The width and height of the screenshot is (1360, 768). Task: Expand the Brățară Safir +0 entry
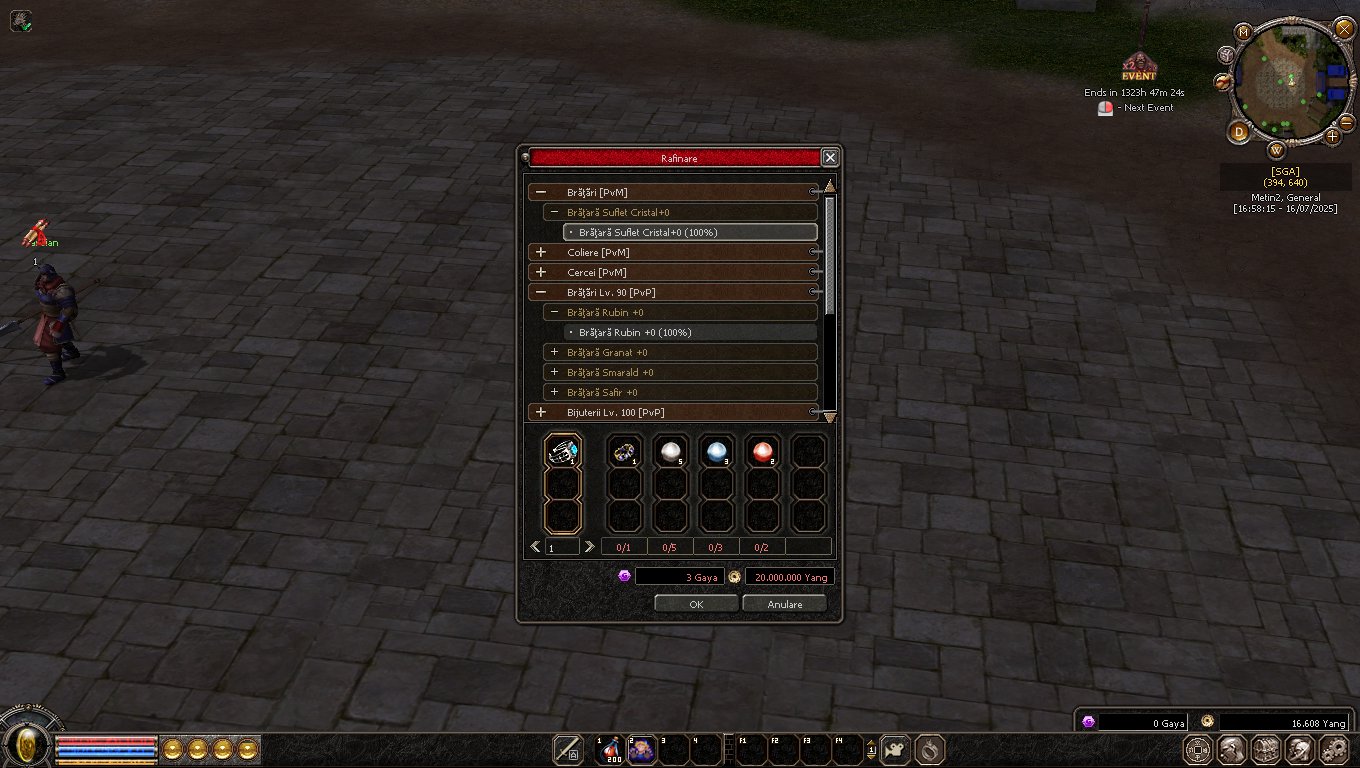click(555, 392)
